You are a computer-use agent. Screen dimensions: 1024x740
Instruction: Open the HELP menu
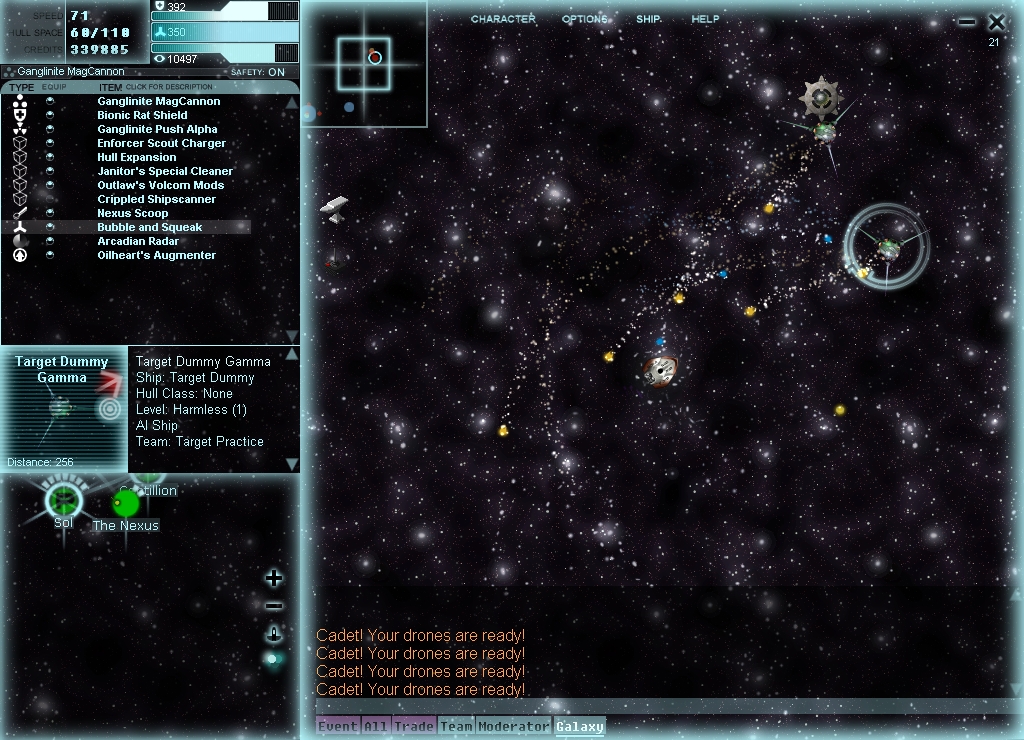705,19
